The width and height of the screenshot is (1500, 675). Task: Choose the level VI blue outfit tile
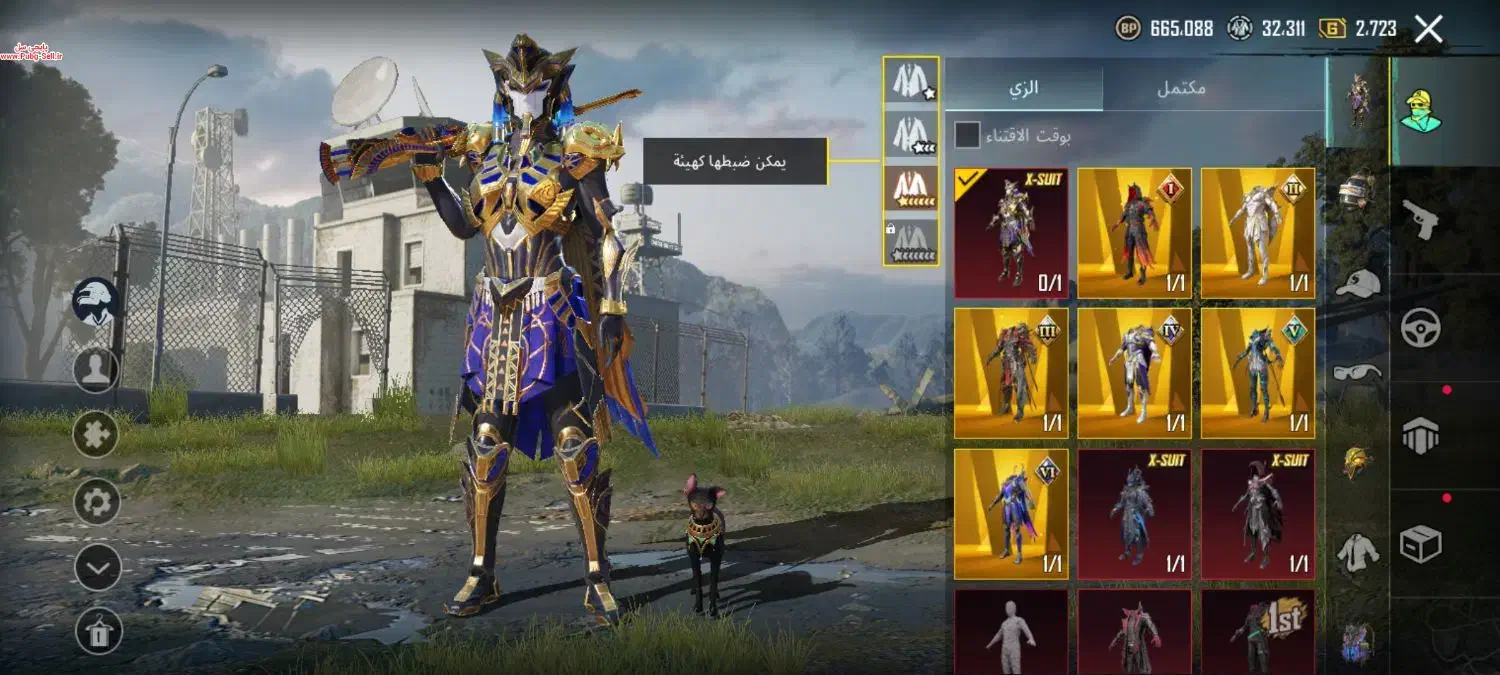pos(1011,514)
